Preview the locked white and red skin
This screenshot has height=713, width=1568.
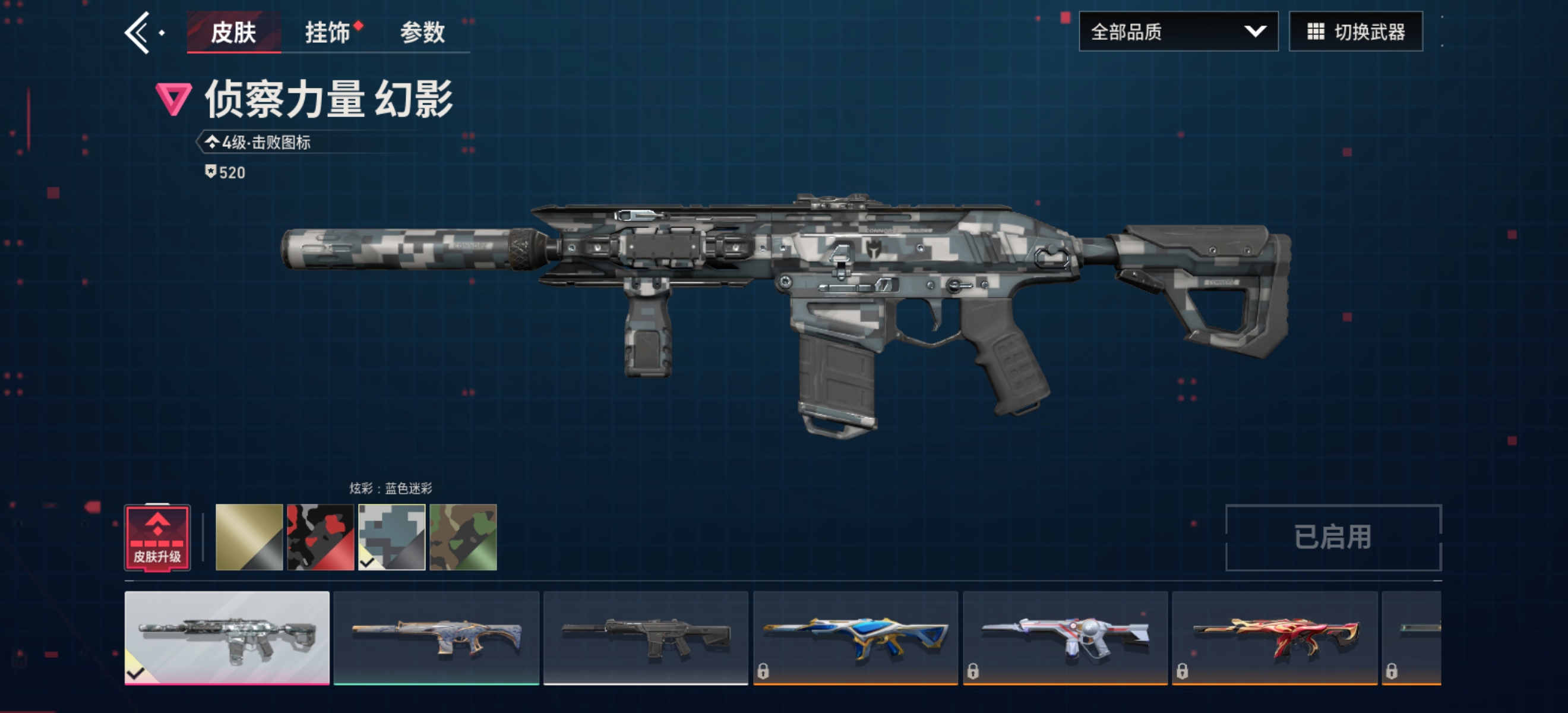point(1065,638)
